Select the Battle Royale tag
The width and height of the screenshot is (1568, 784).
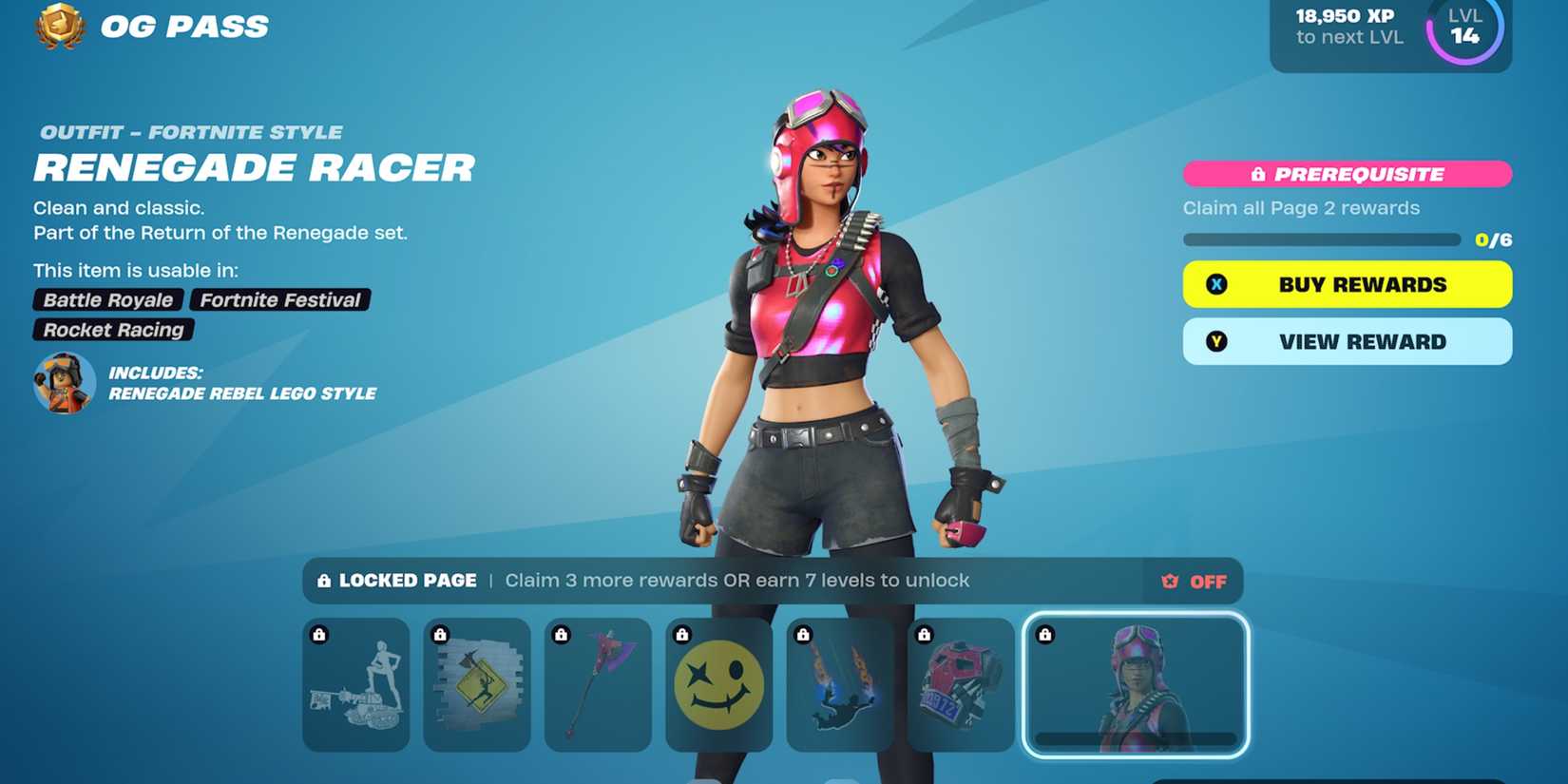106,299
